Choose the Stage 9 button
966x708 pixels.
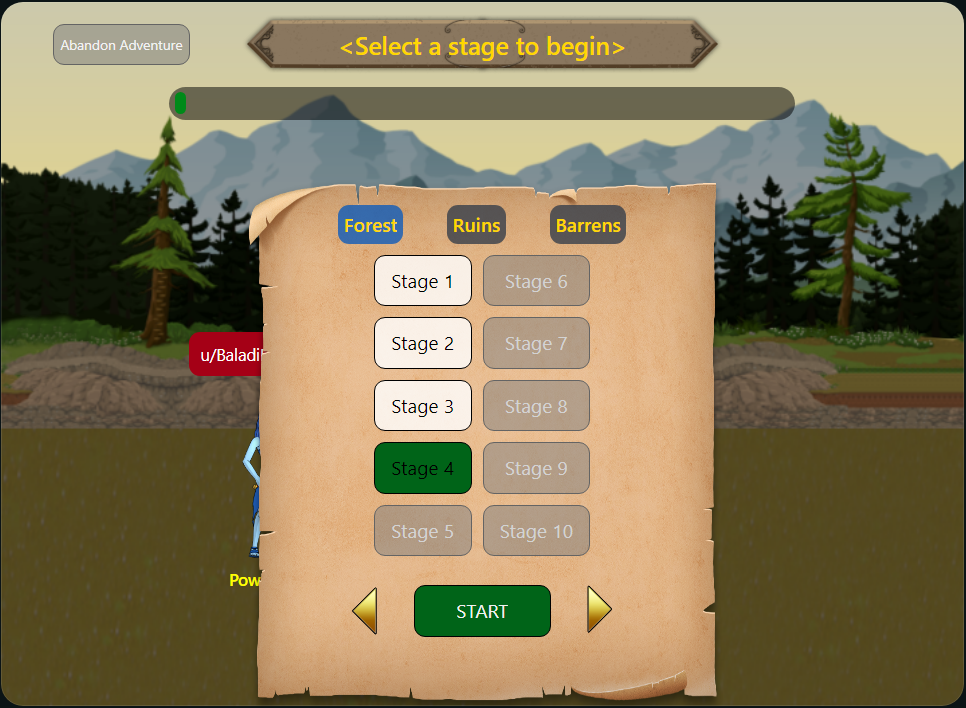pos(536,468)
